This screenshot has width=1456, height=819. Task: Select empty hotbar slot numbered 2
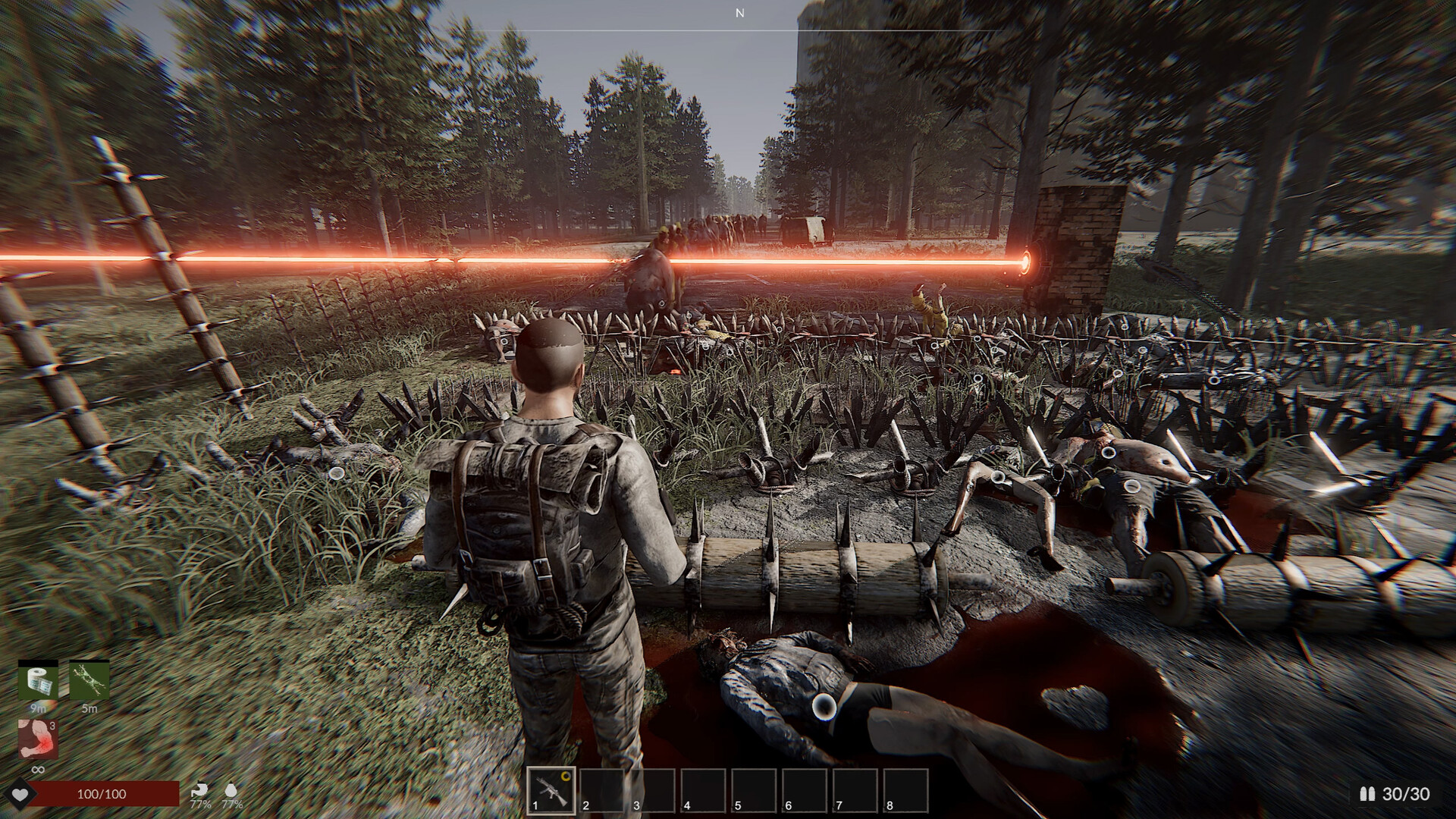601,790
